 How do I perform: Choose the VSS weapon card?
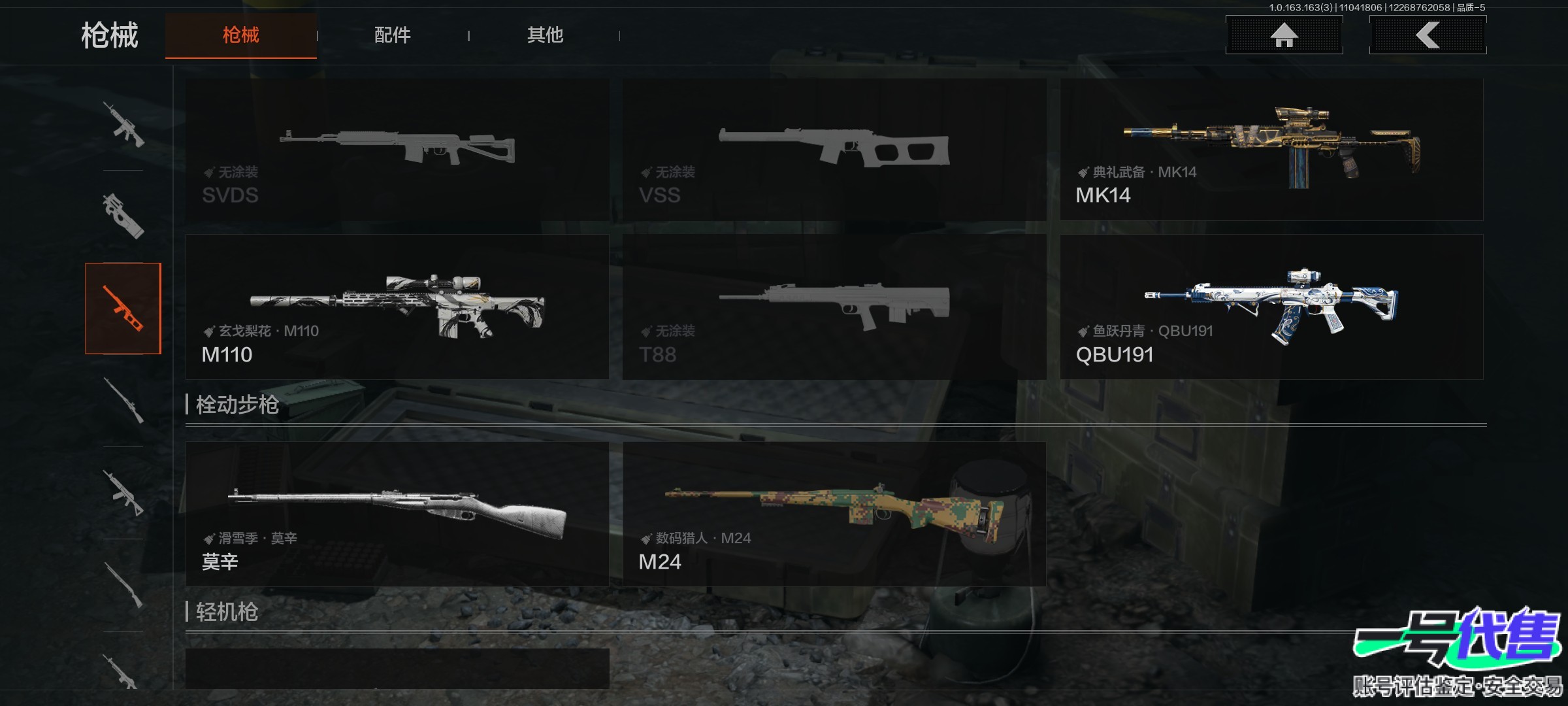tap(834, 150)
